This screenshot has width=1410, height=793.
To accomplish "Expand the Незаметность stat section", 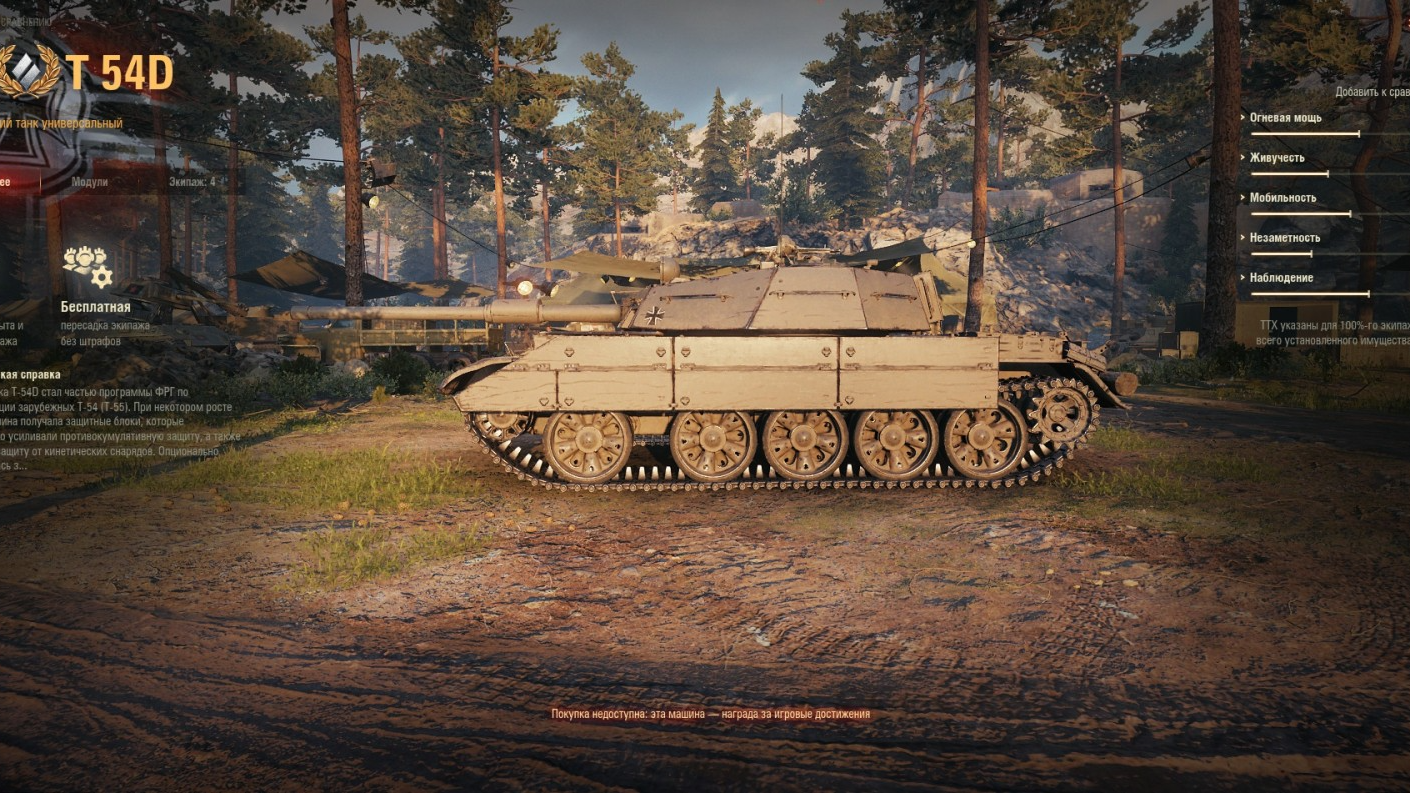I will [1283, 238].
